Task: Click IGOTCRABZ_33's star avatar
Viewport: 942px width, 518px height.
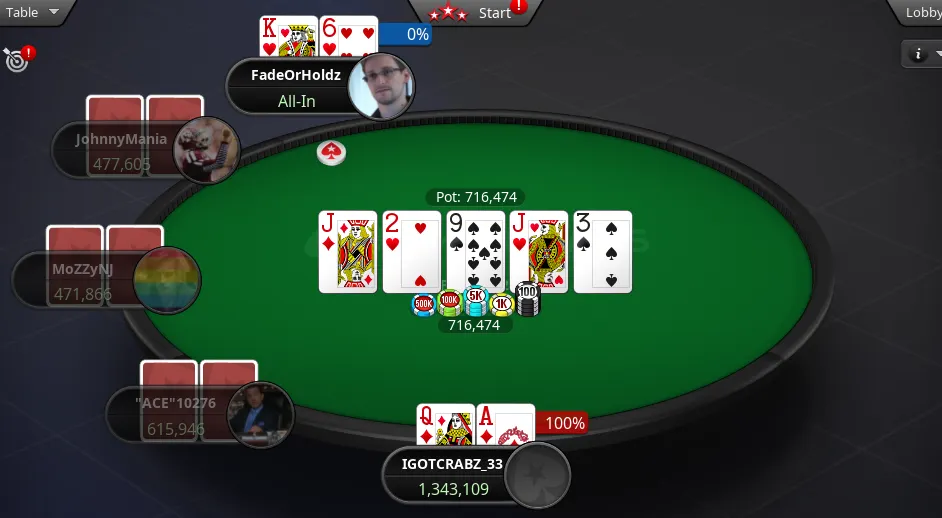Action: pos(536,476)
